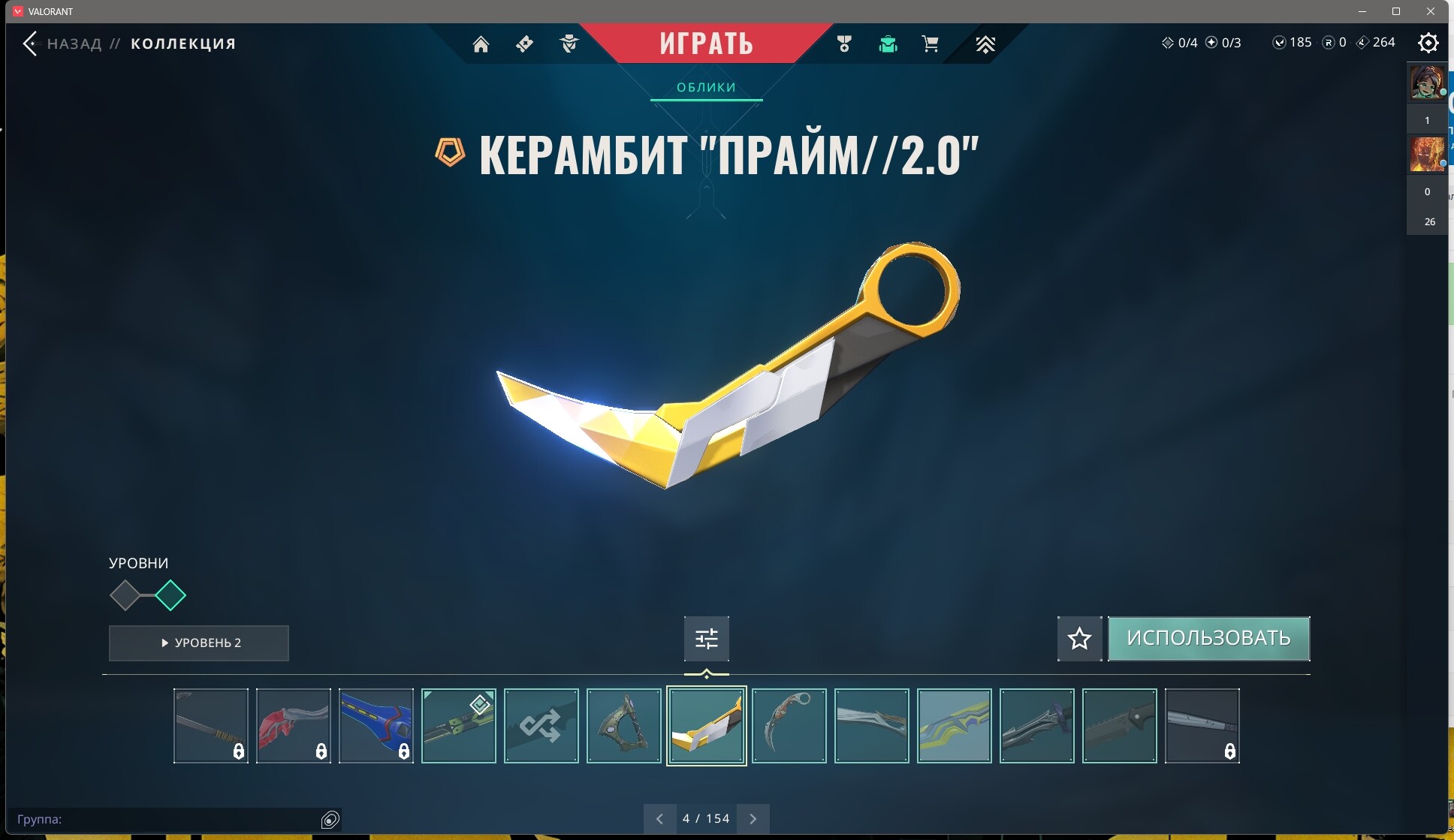Image resolution: width=1454 pixels, height=840 pixels.
Task: Open the Battlepass tickets icon
Action: pyautogui.click(x=524, y=44)
